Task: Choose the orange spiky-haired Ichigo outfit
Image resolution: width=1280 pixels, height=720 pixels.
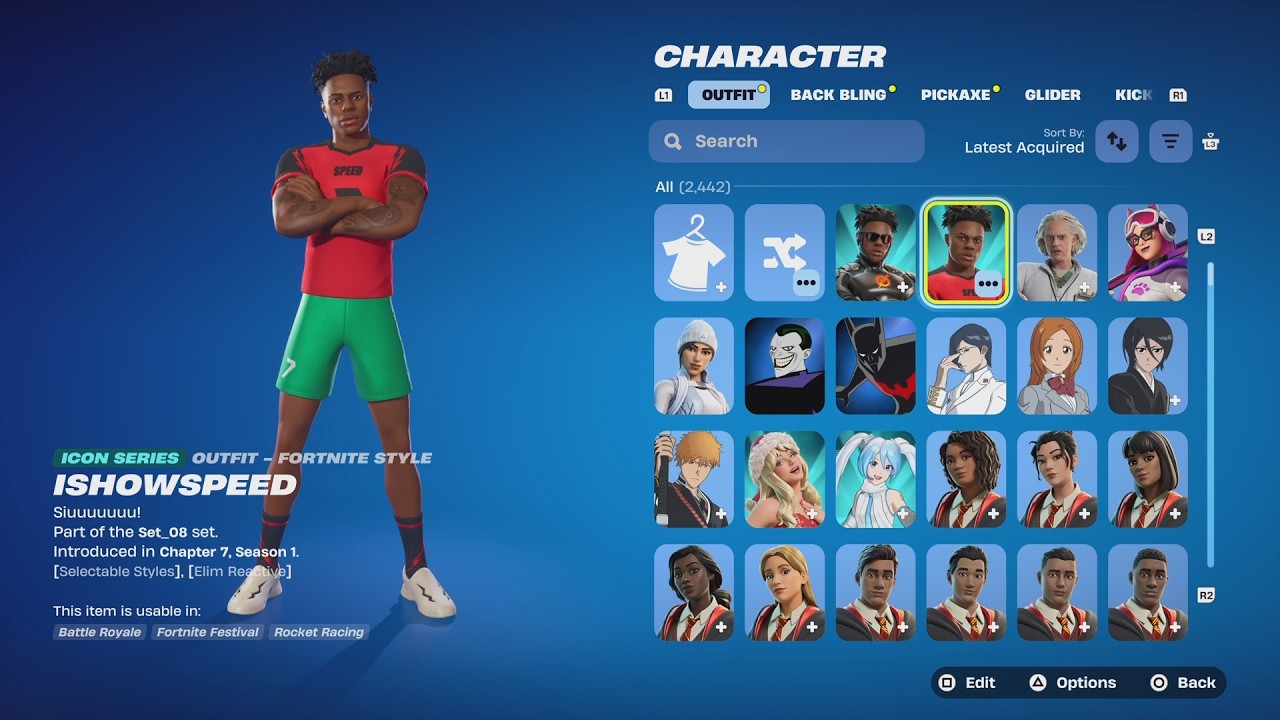Action: 694,479
